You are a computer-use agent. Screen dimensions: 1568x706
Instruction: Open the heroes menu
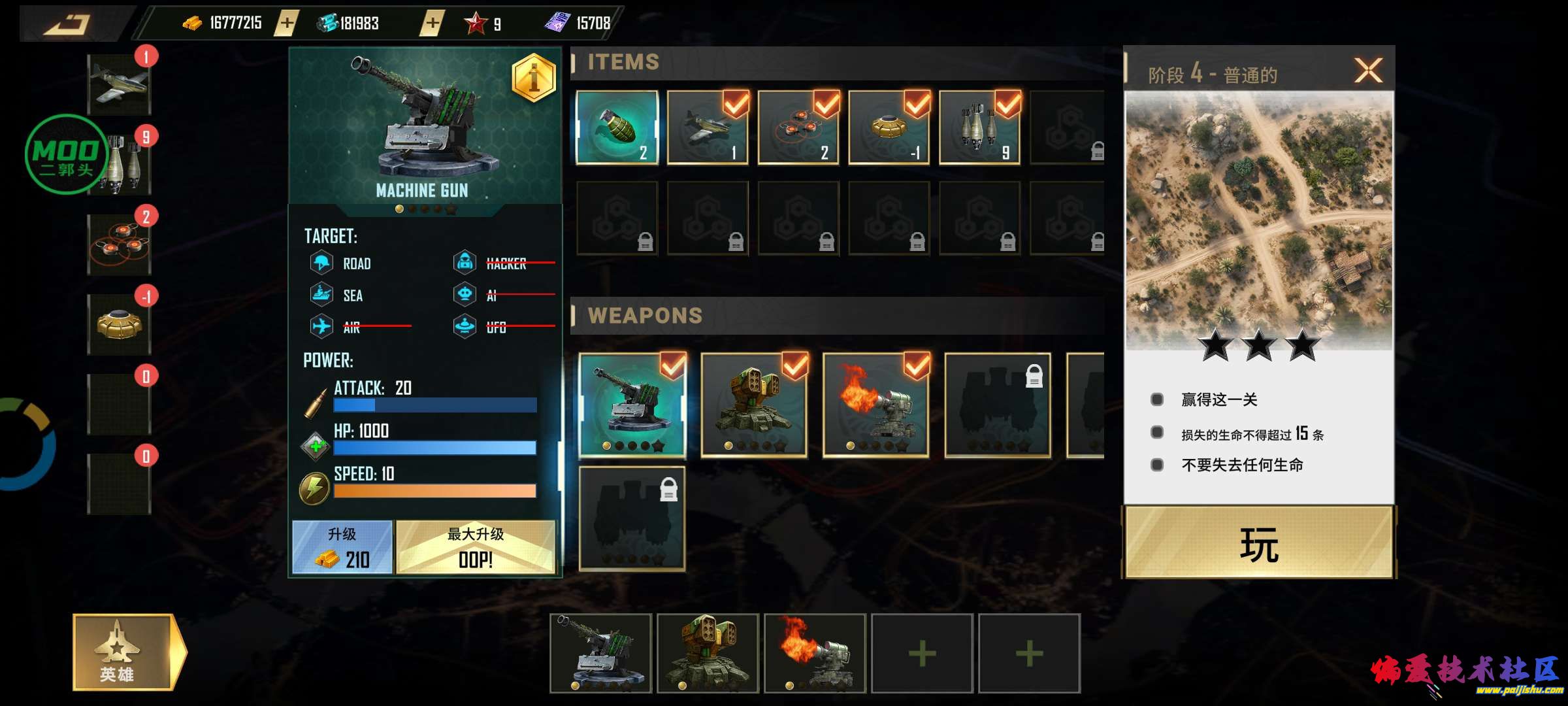[x=124, y=652]
